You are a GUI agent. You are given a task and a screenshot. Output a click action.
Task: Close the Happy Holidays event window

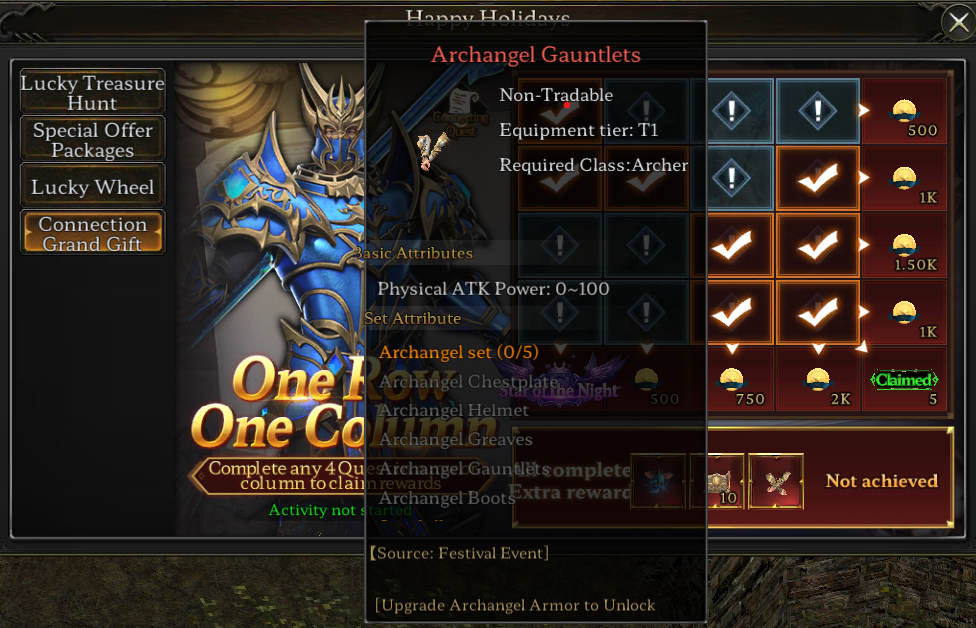956,22
